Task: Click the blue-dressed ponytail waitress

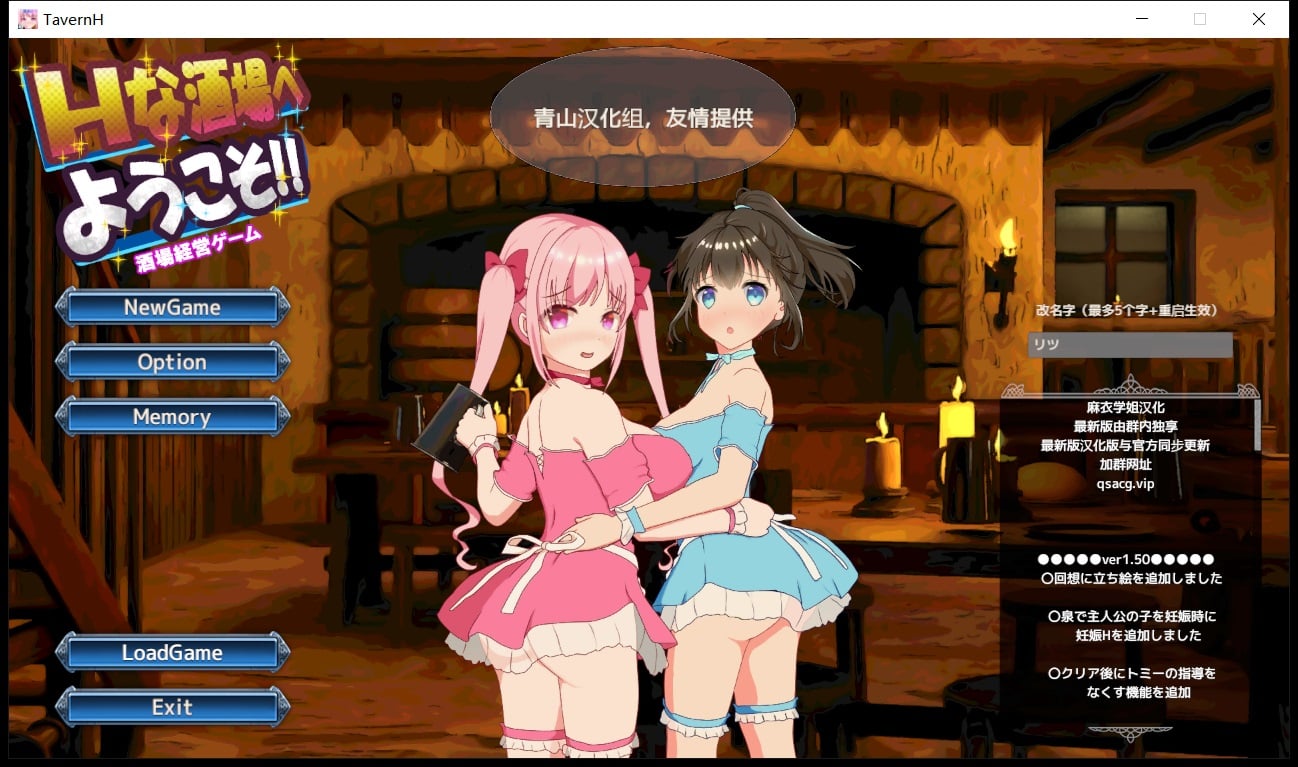Action: coord(740,420)
